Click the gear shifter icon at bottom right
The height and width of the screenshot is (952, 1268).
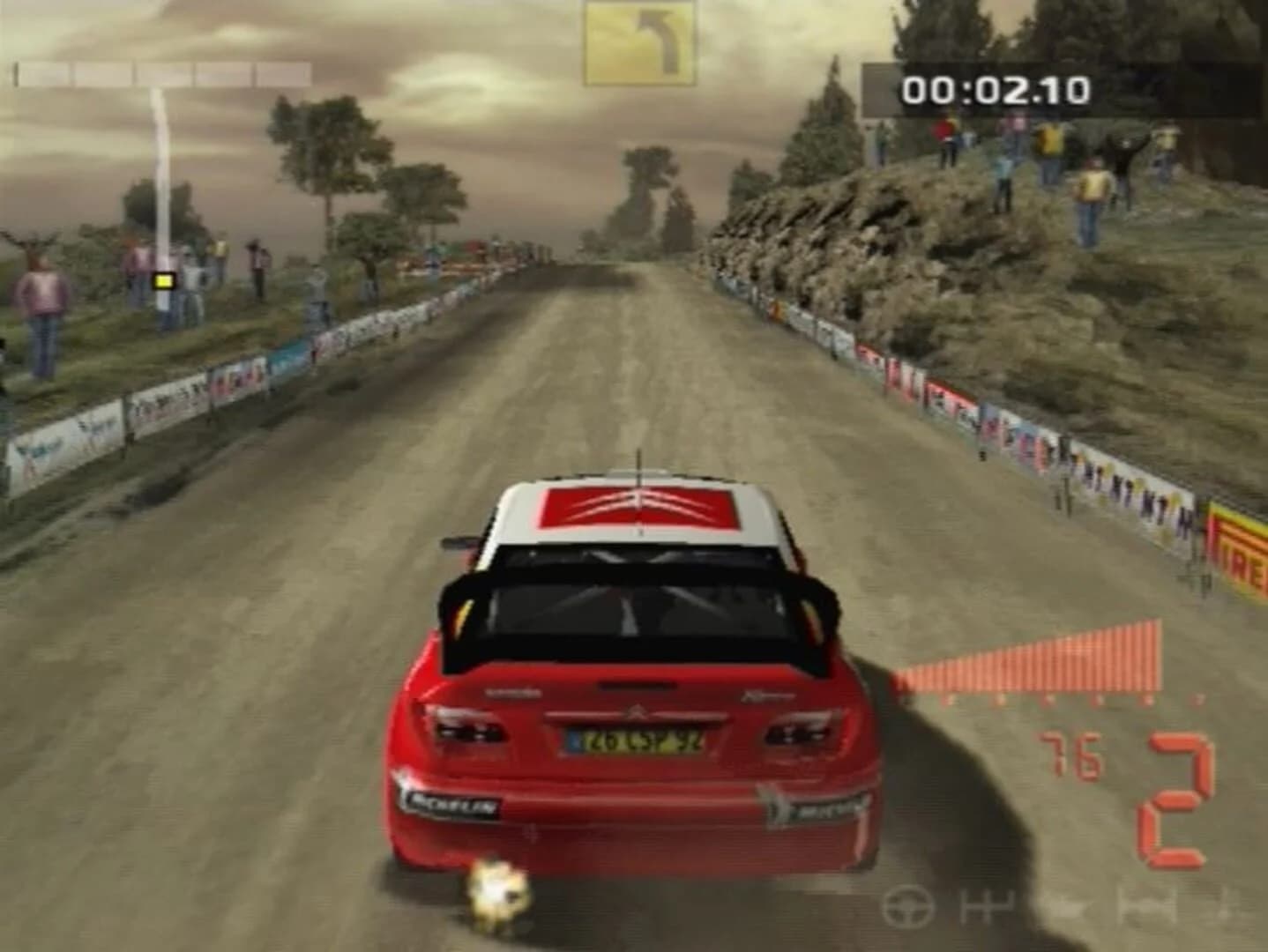click(988, 906)
